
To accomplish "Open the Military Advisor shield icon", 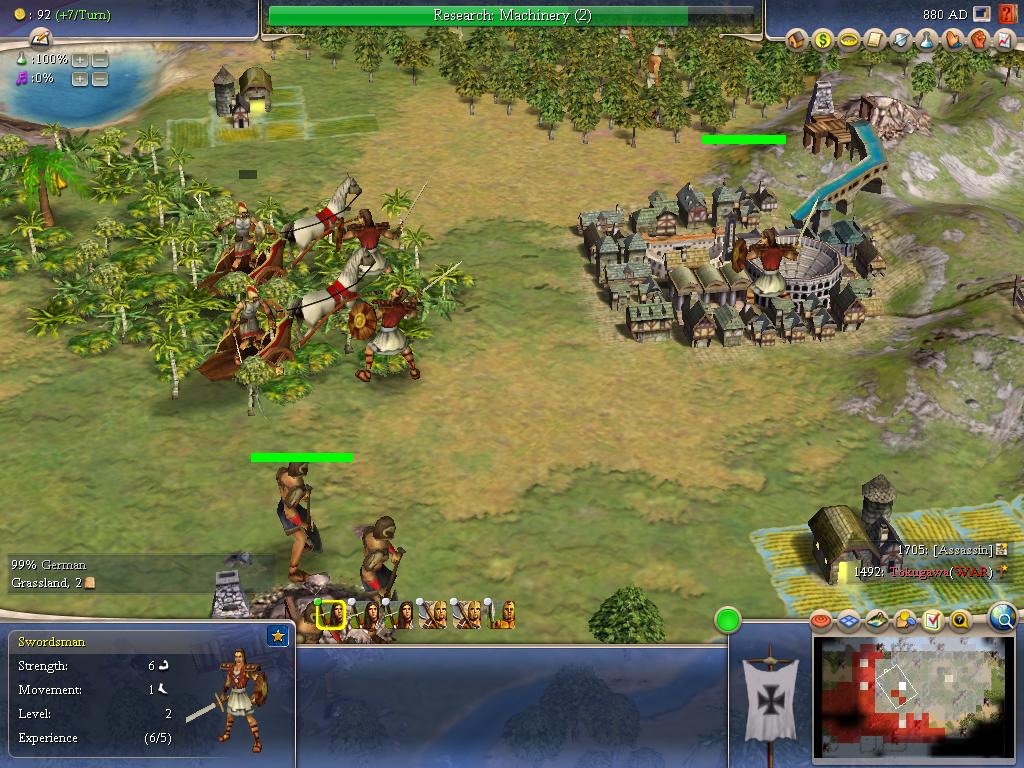I will [901, 40].
